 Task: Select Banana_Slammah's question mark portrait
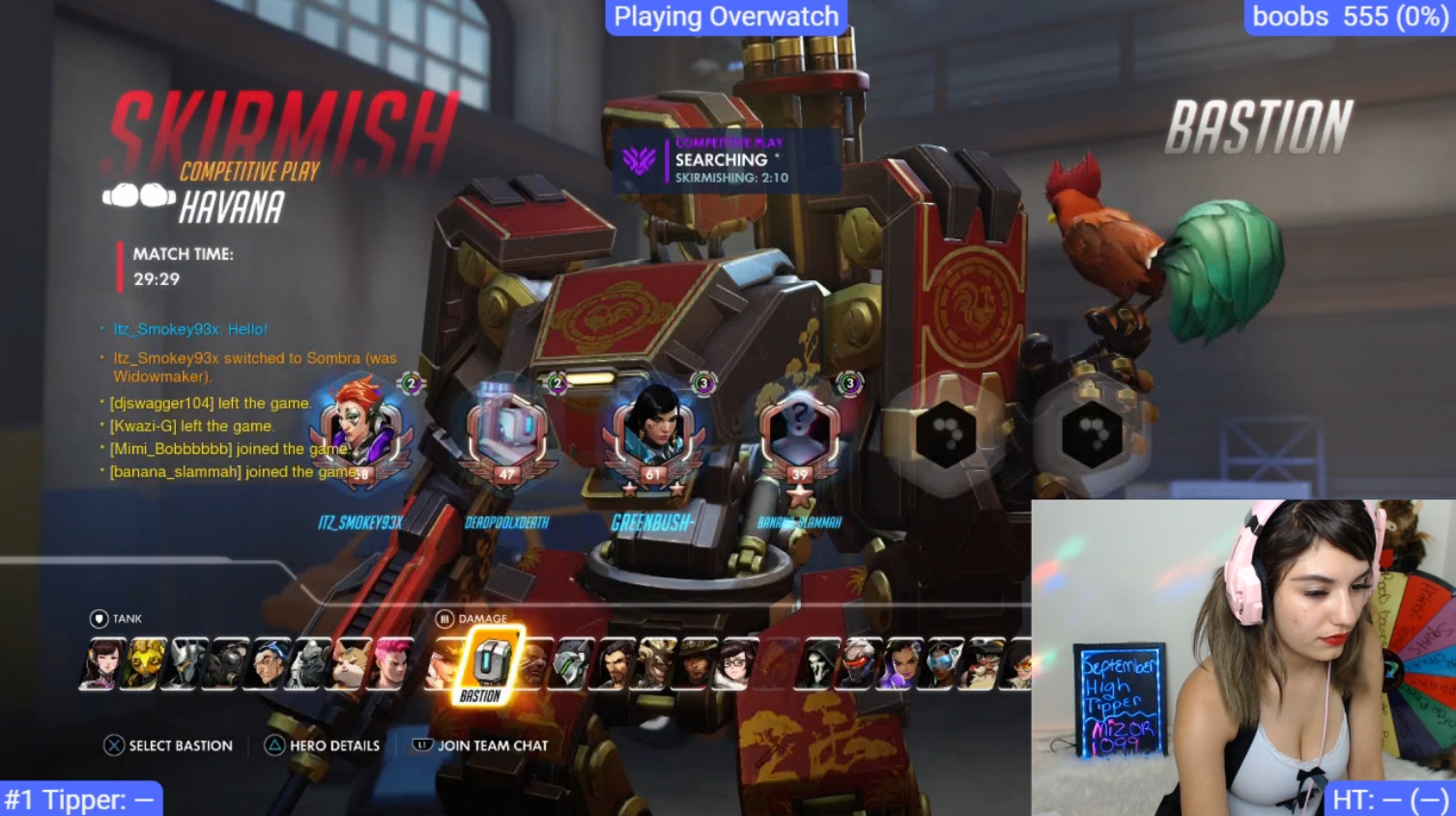click(799, 432)
